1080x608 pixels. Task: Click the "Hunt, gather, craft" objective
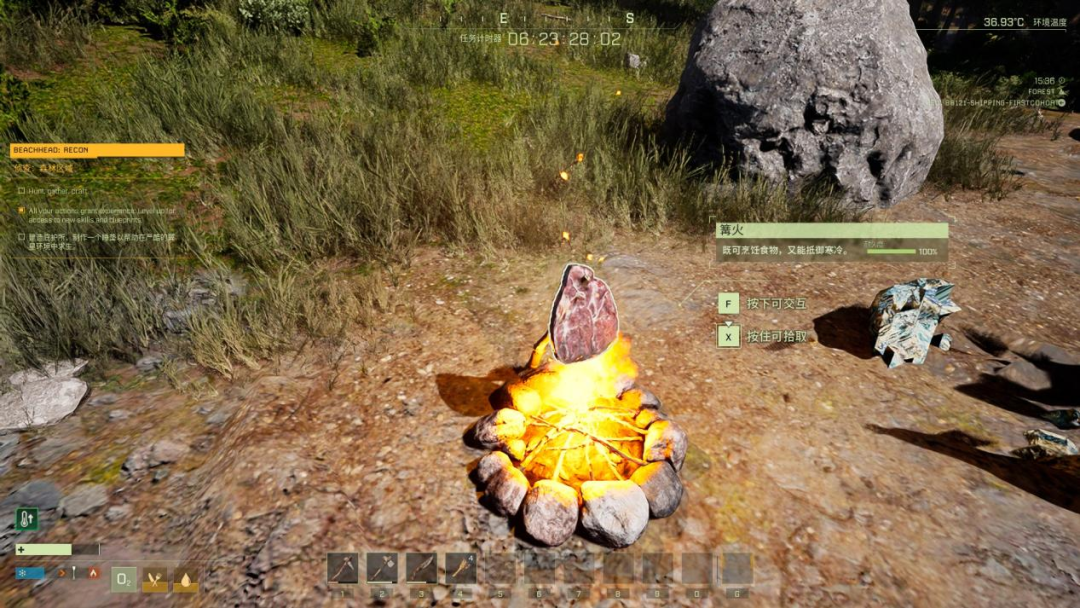(x=57, y=190)
